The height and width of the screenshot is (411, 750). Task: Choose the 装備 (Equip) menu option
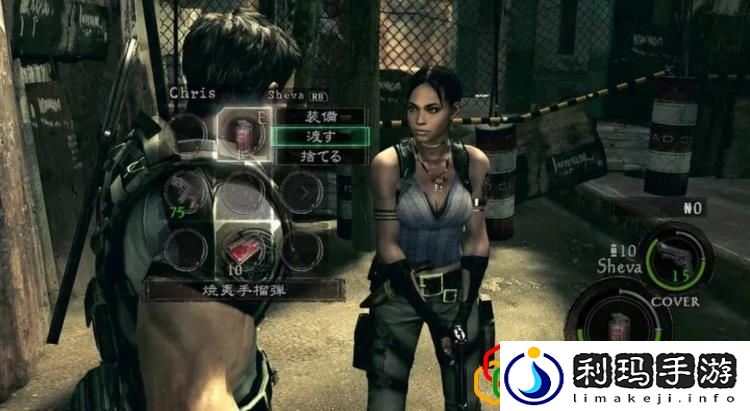point(321,116)
